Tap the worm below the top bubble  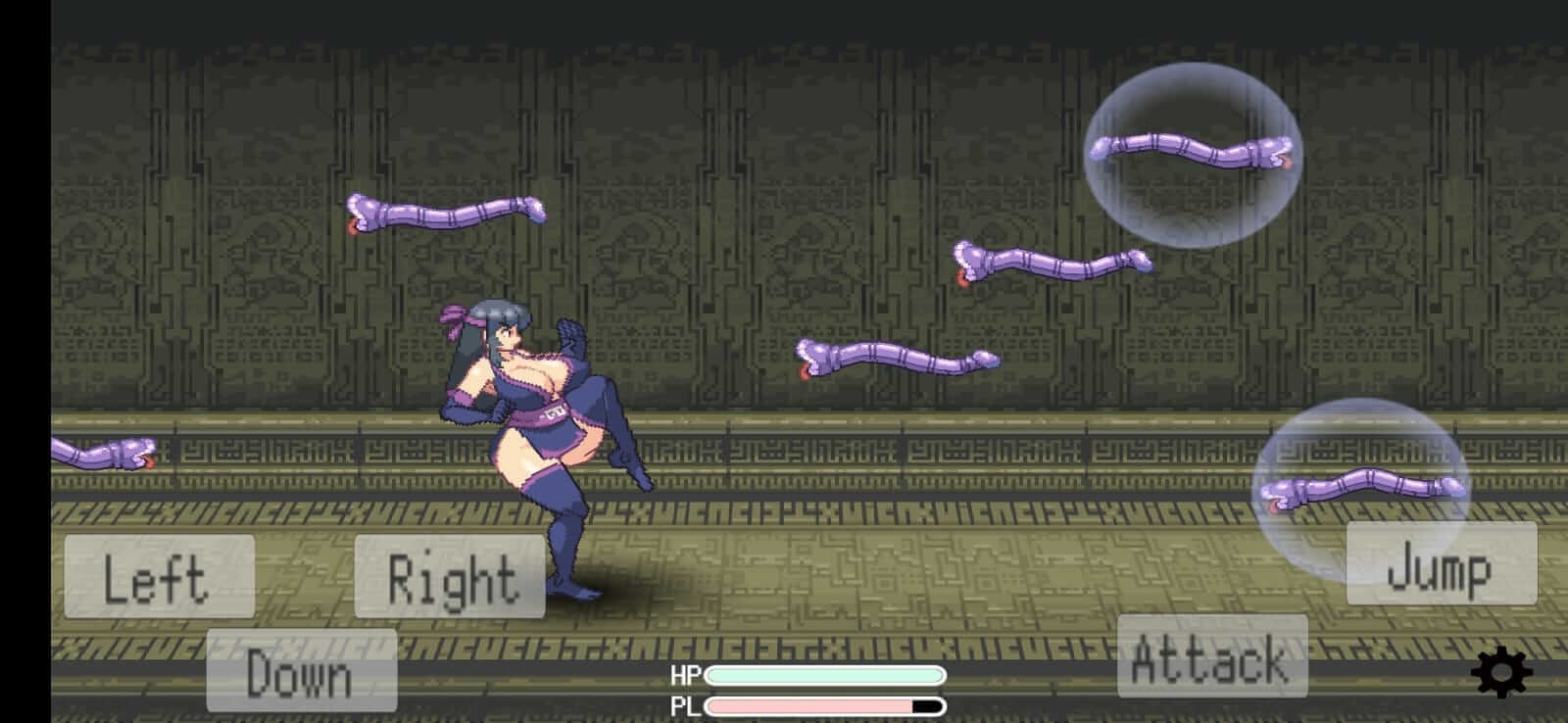click(x=1049, y=265)
